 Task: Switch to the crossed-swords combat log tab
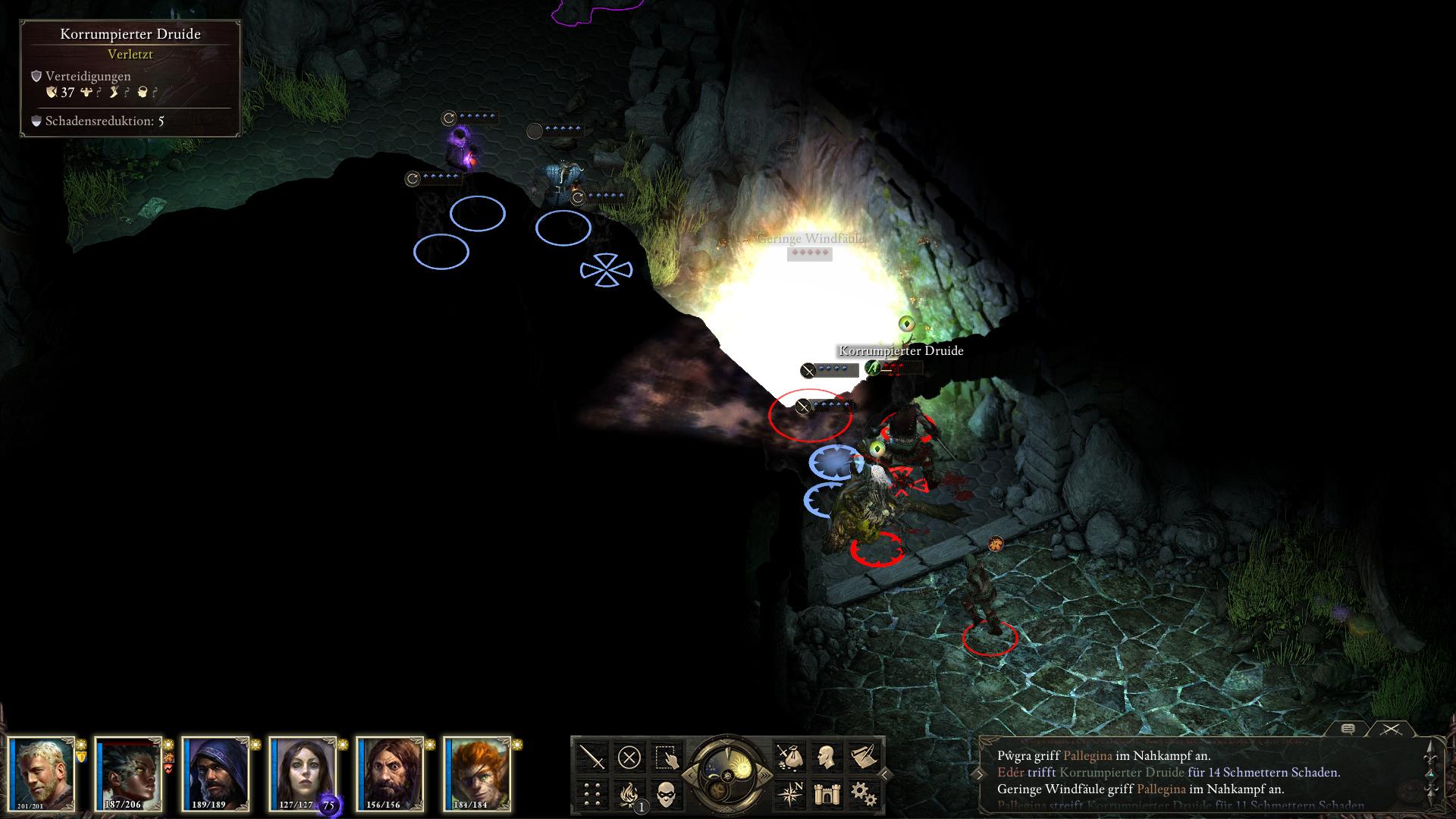tap(1390, 729)
